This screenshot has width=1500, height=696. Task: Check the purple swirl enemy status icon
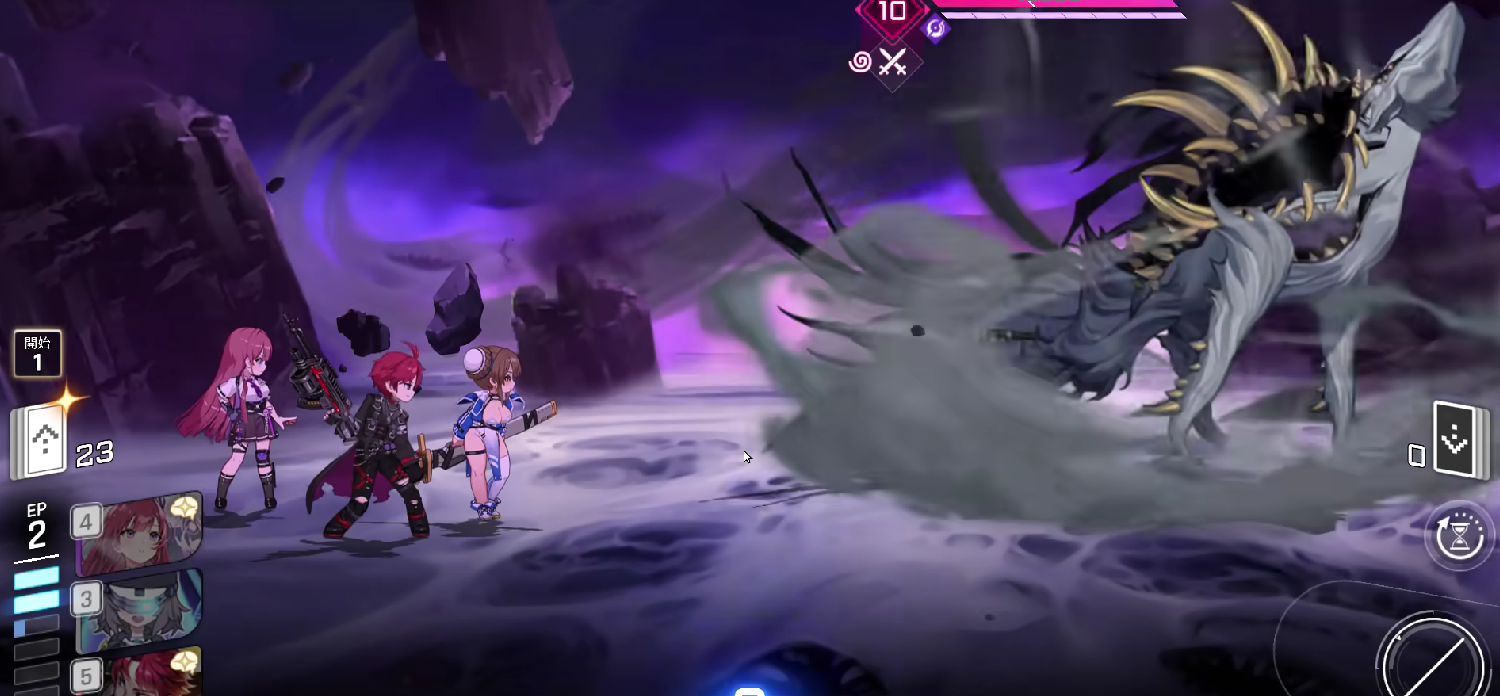(859, 63)
